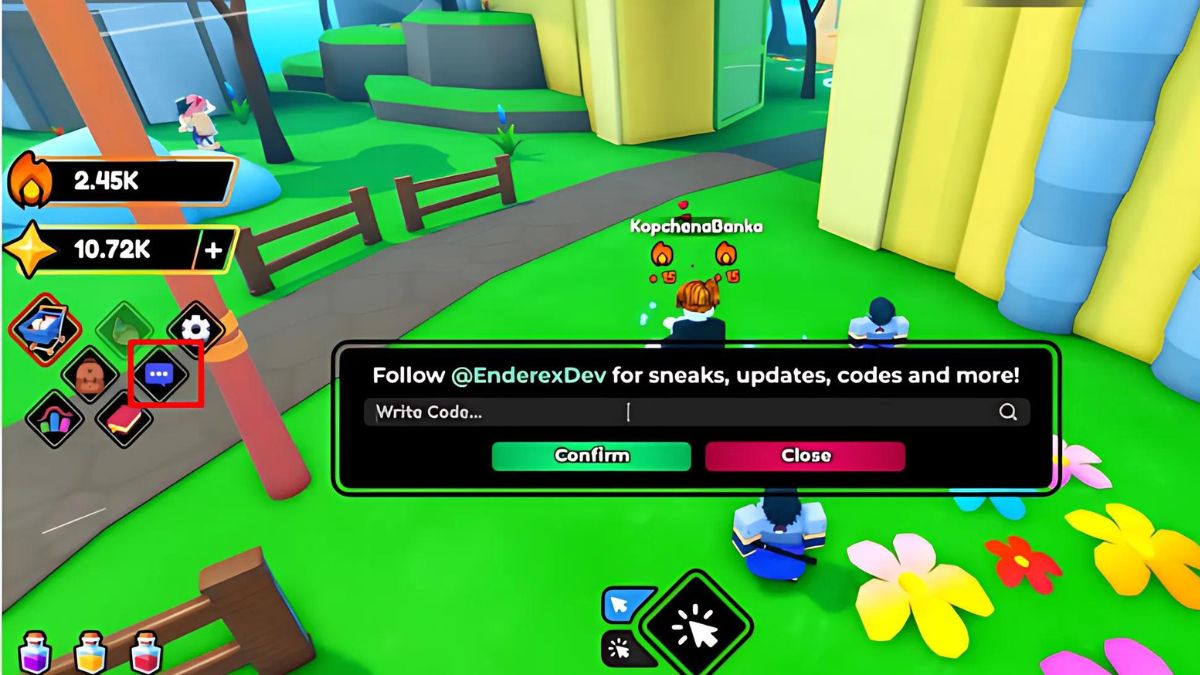Open the brown backpack inventory

[90, 375]
